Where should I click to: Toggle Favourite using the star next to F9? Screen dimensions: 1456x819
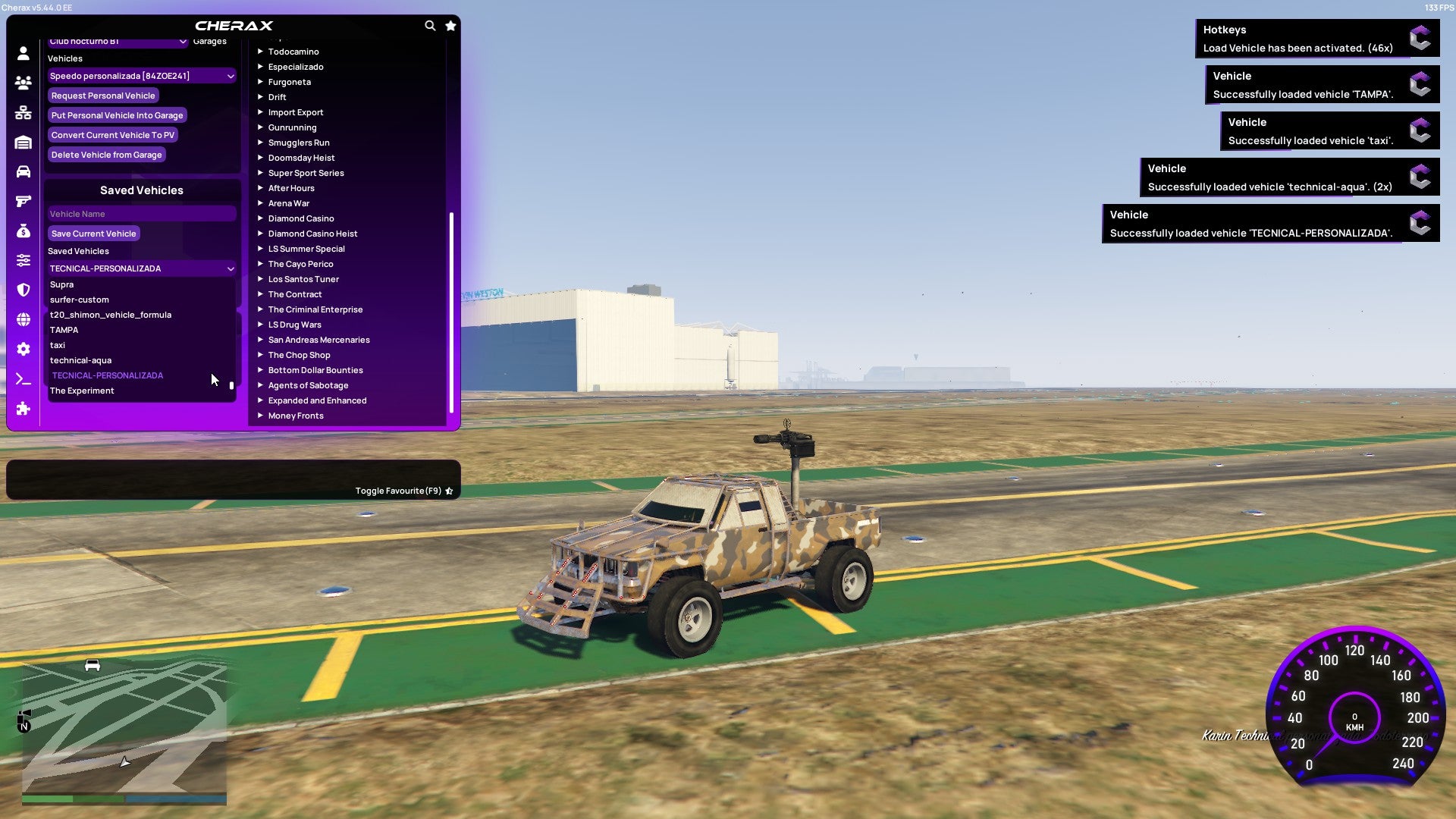tap(448, 491)
